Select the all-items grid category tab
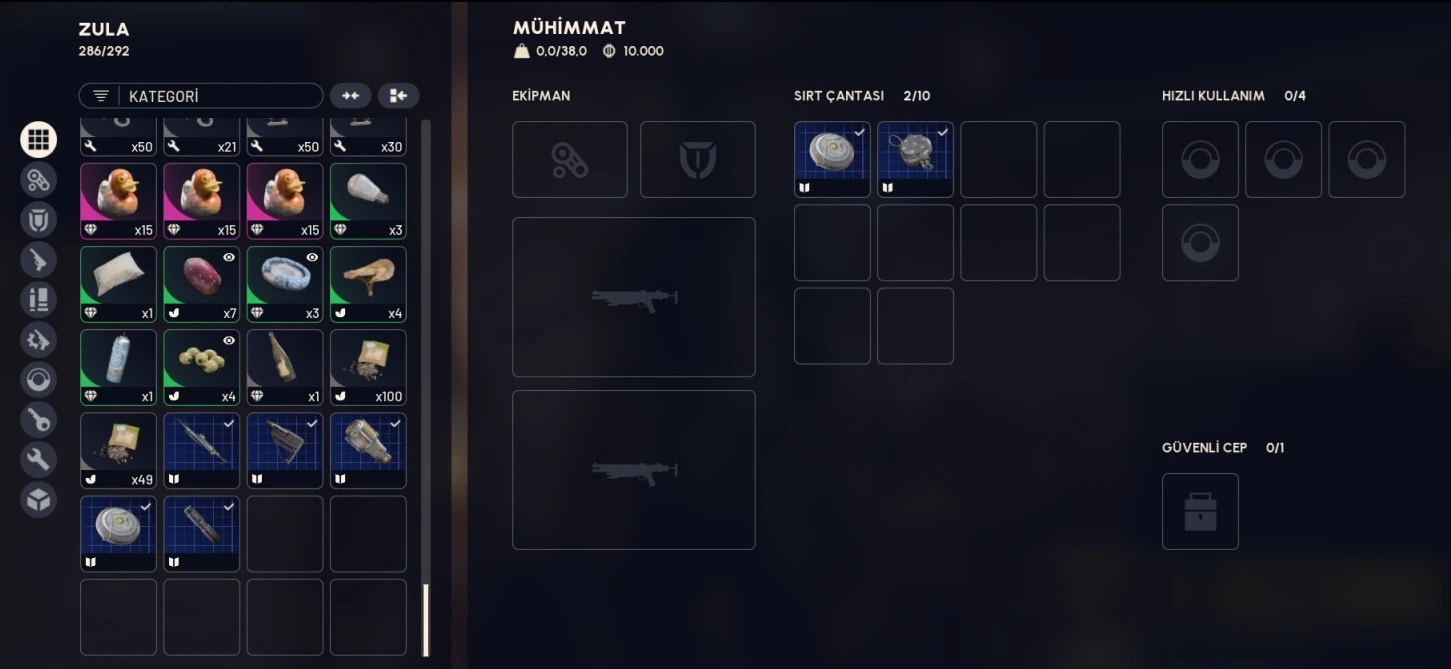 [x=38, y=139]
